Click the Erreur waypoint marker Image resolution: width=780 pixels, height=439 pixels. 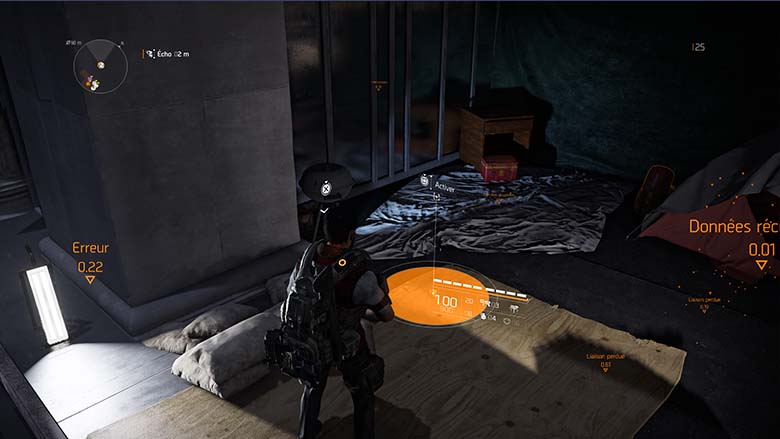click(x=90, y=261)
